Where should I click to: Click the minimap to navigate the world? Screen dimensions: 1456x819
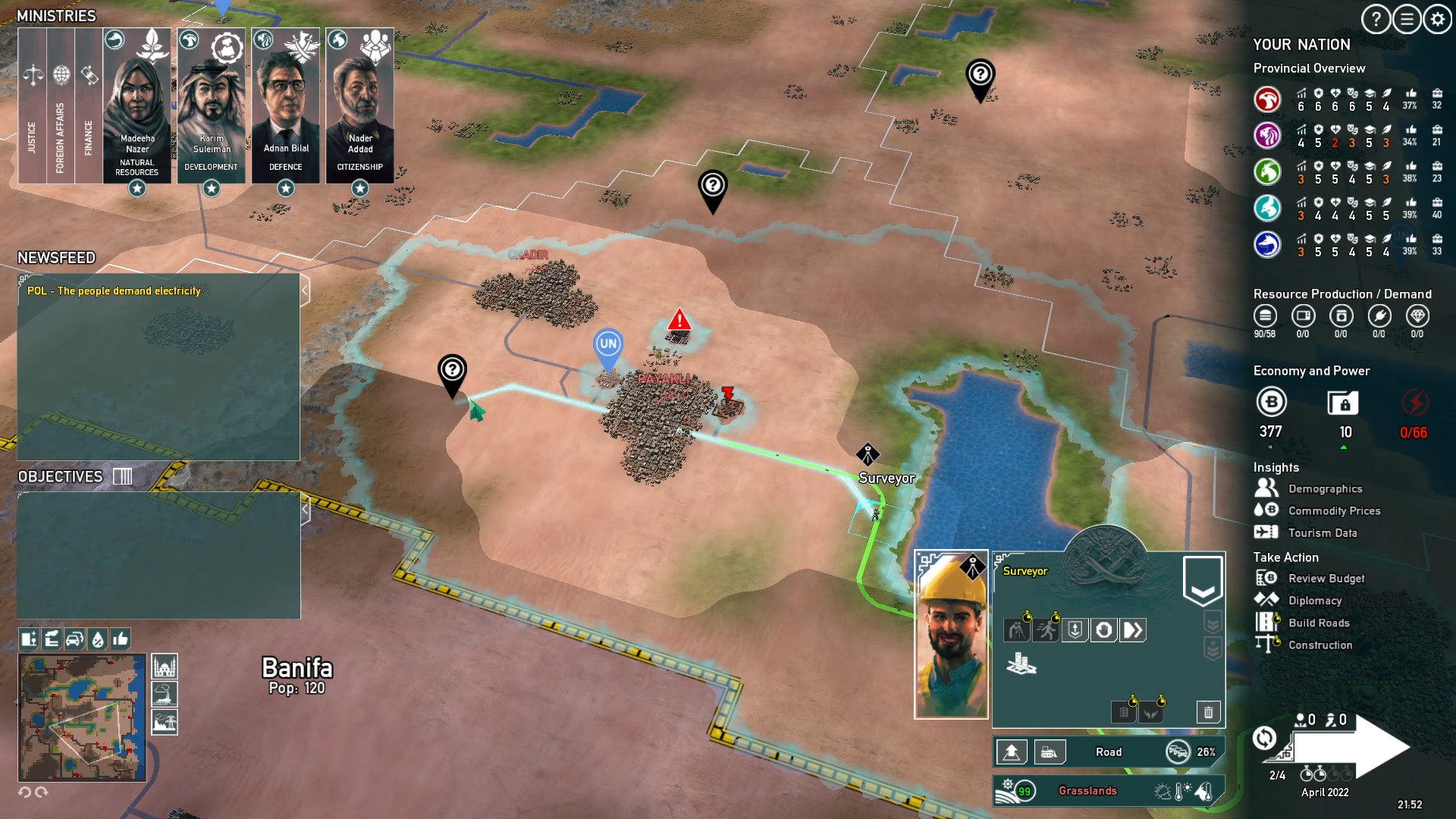tap(81, 717)
